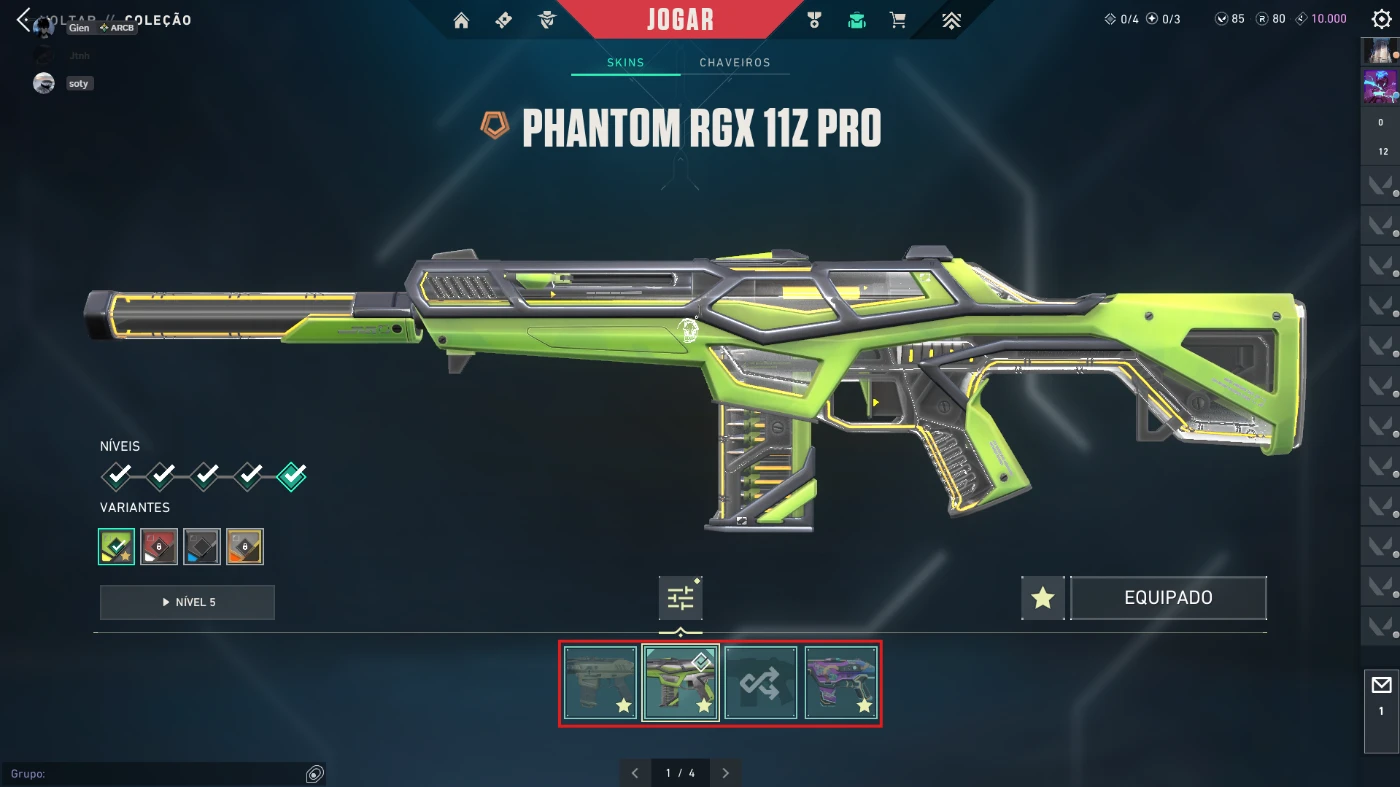Image resolution: width=1400 pixels, height=787 pixels.
Task: Select the red variant swatch
Action: 158,546
